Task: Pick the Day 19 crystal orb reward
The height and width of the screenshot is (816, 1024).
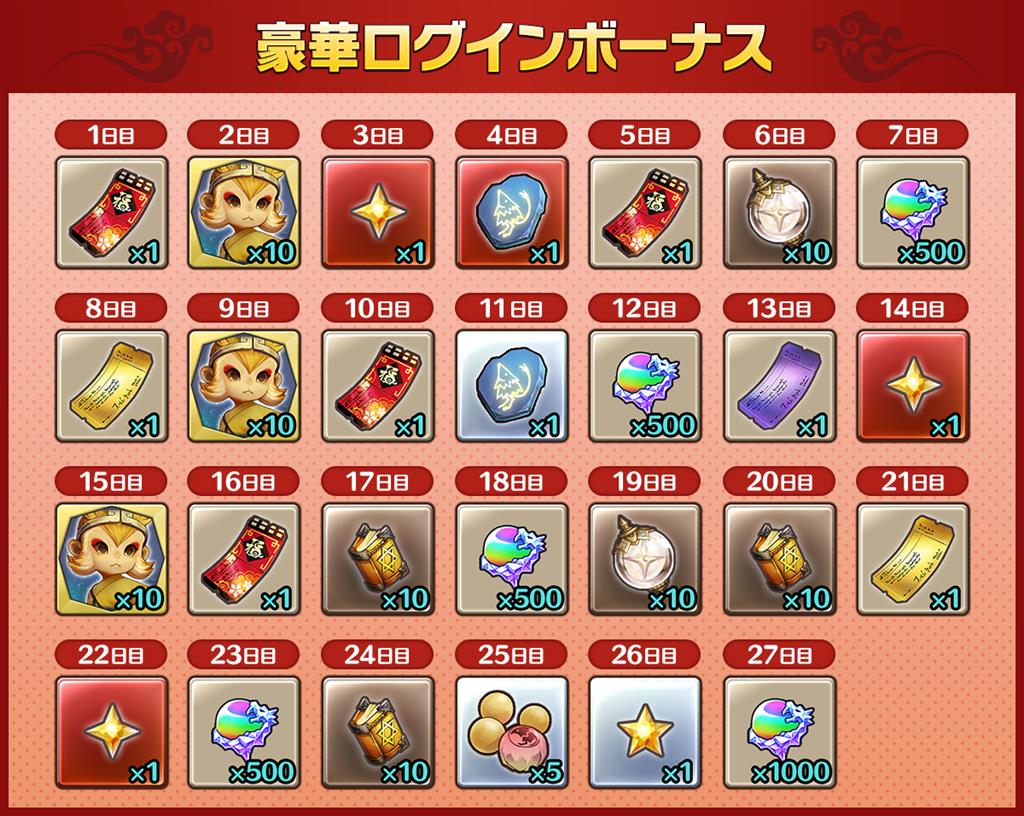Action: click(645, 559)
